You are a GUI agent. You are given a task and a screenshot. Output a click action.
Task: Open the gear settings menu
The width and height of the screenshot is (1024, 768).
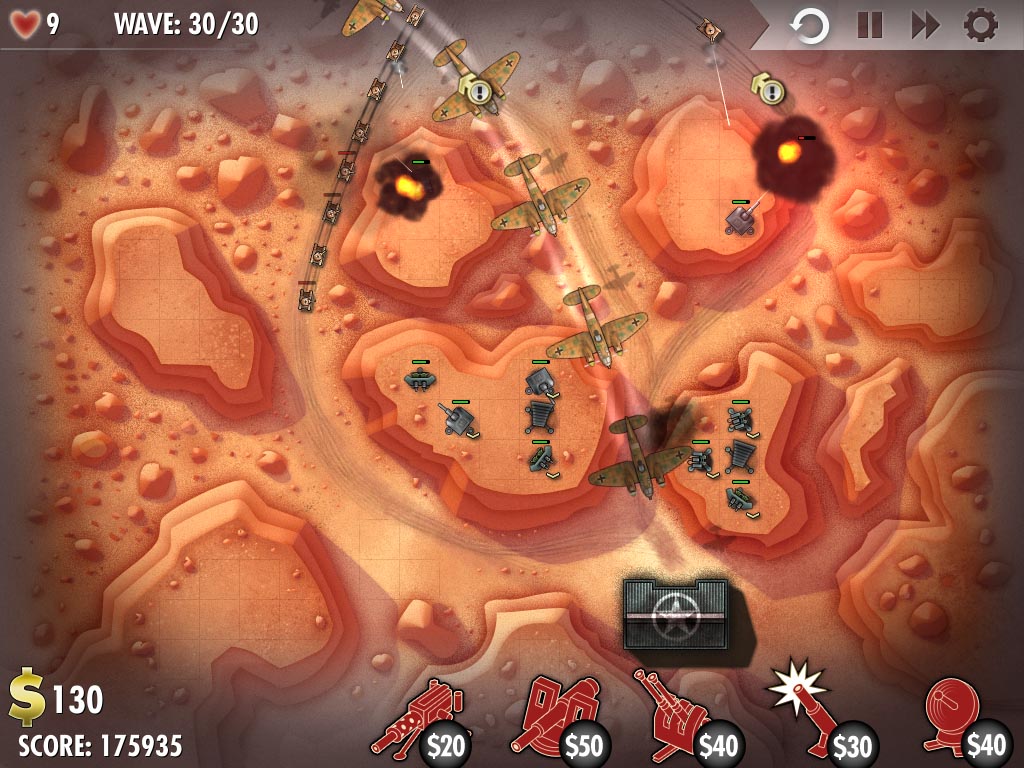click(x=981, y=26)
